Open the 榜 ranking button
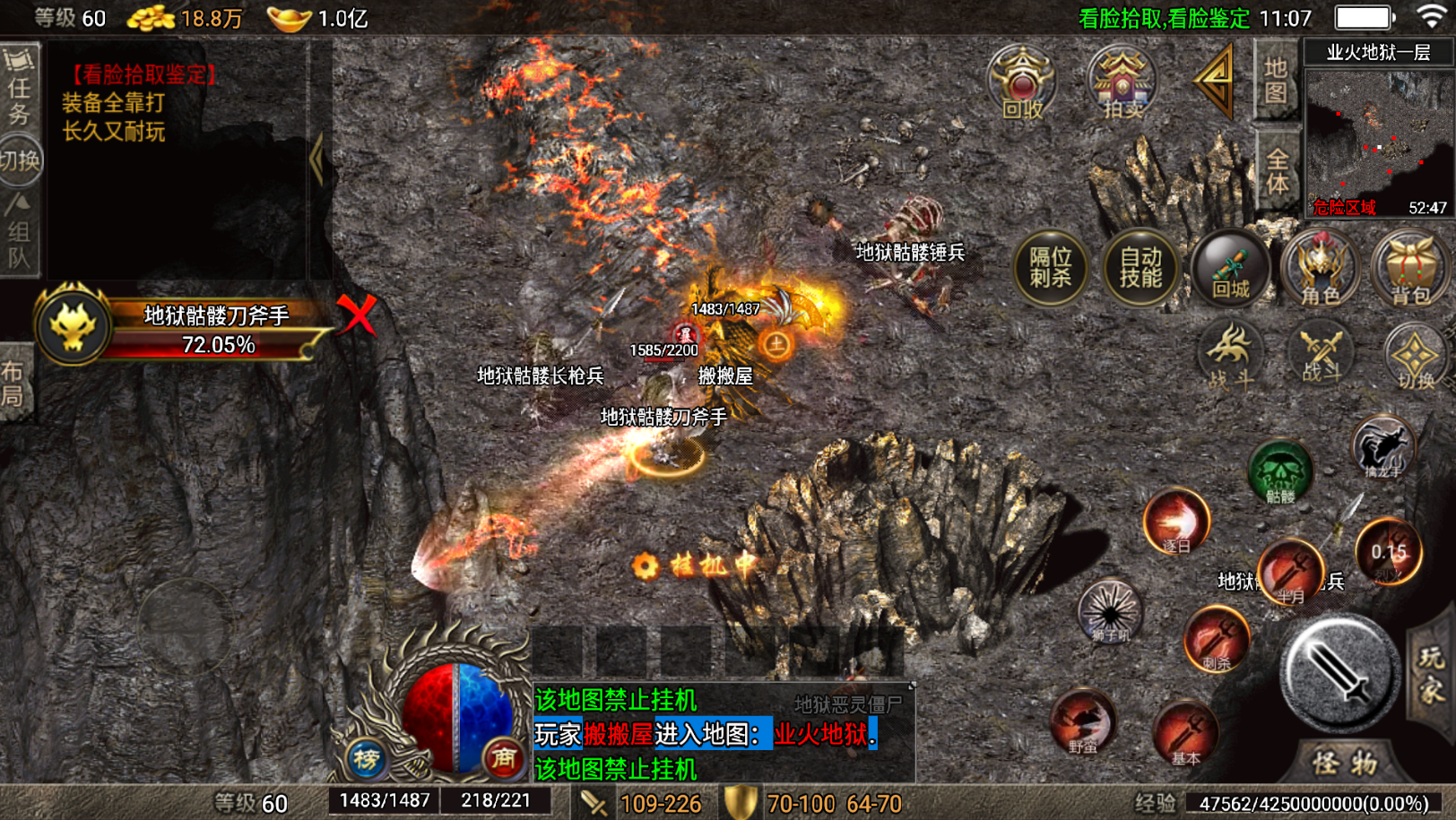The height and width of the screenshot is (820, 1456). (x=366, y=758)
